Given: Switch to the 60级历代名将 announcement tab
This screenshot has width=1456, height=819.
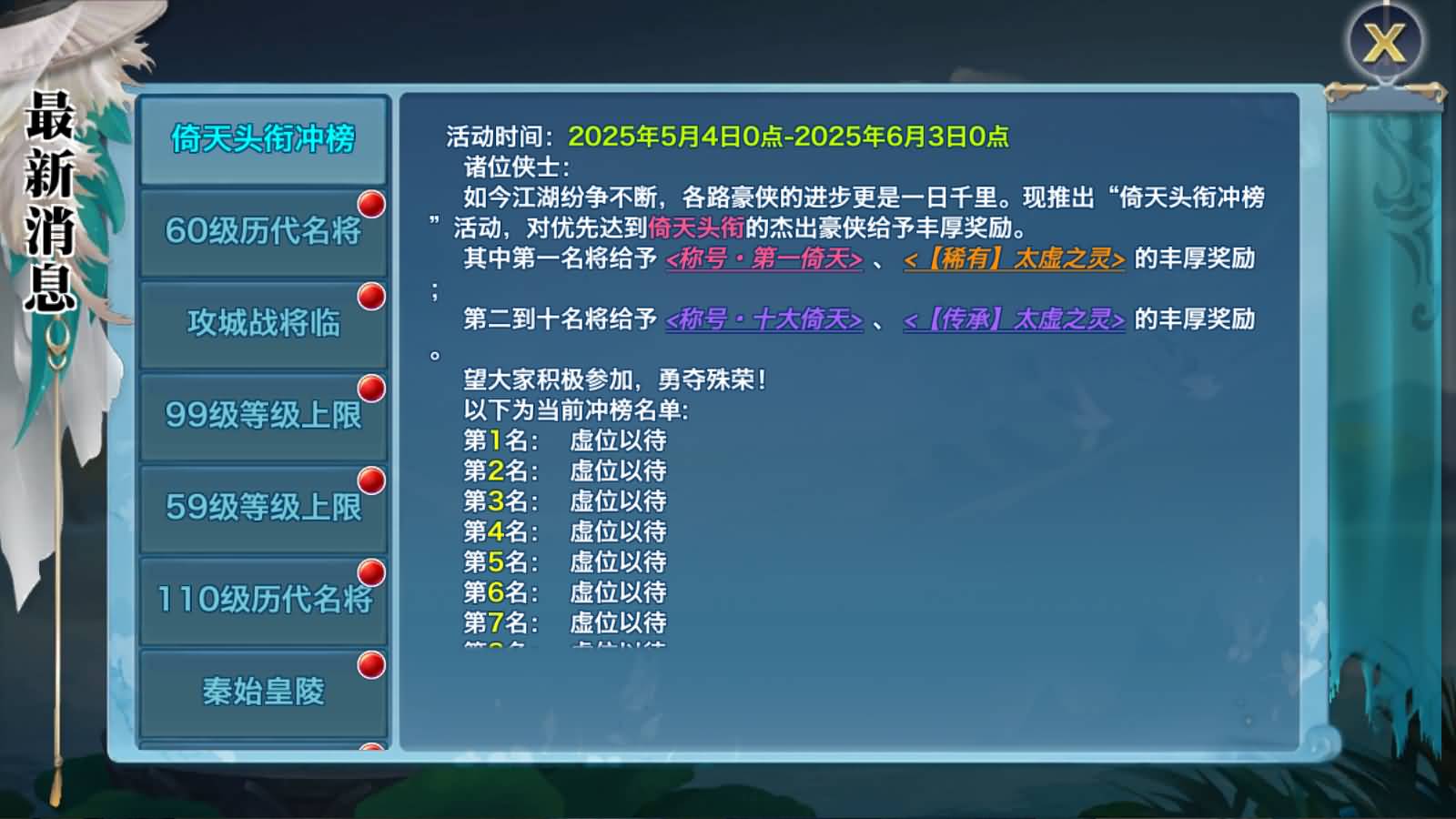Looking at the screenshot, I should 262,232.
